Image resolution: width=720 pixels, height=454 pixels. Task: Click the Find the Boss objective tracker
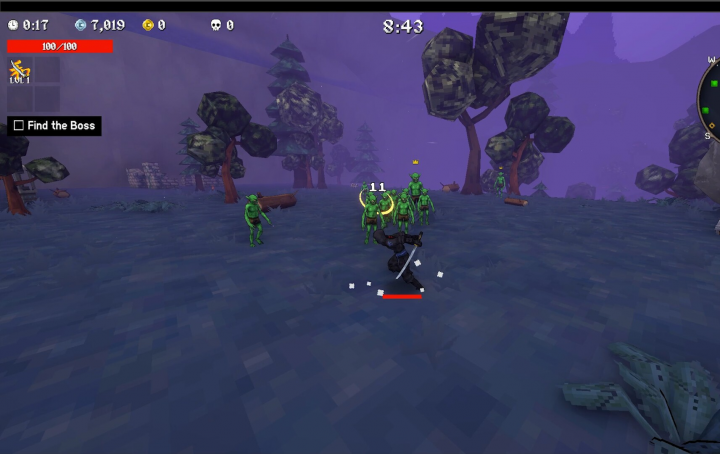pos(54,126)
